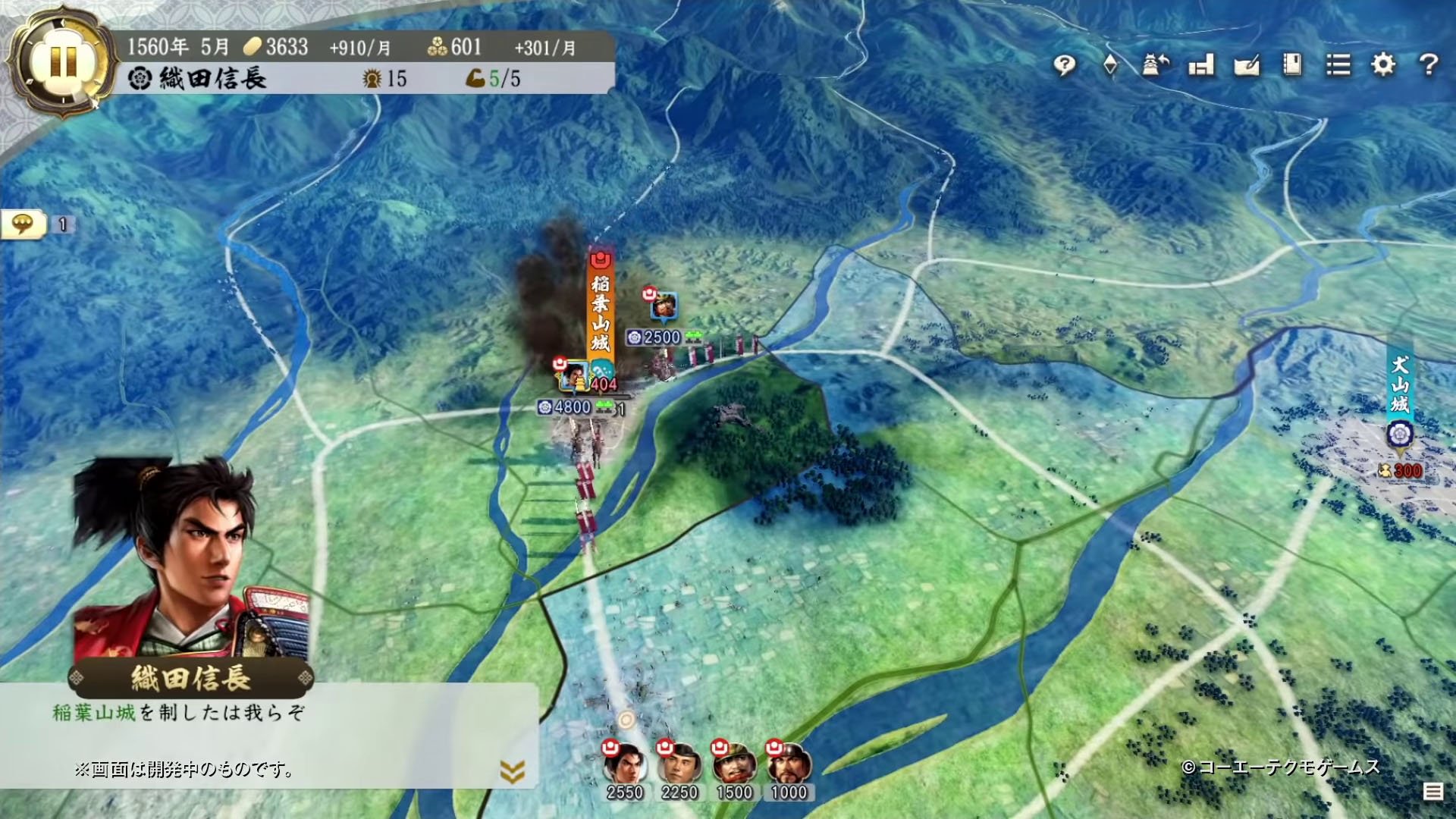Open the speech bubble advisor icon
This screenshot has height=819, width=1456.
click(x=1065, y=66)
